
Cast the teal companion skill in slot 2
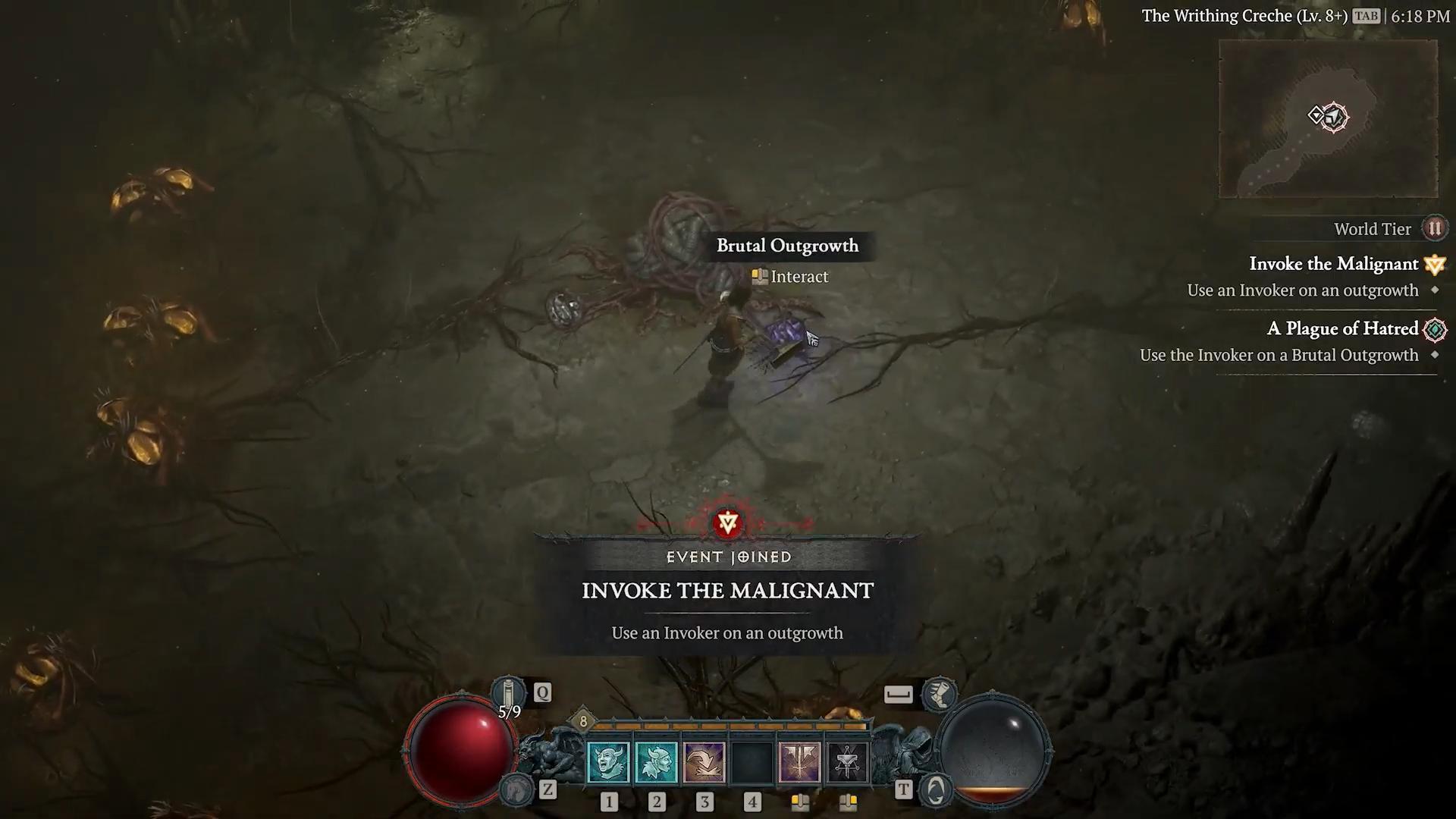point(657,761)
